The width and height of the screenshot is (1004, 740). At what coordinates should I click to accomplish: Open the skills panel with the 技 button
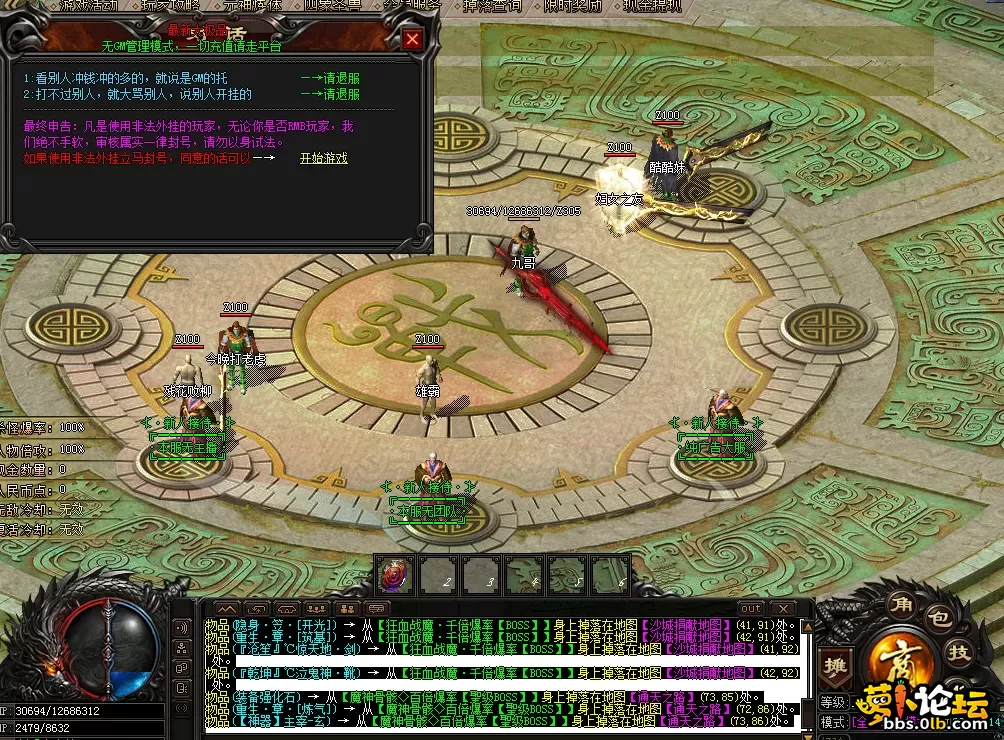click(958, 653)
